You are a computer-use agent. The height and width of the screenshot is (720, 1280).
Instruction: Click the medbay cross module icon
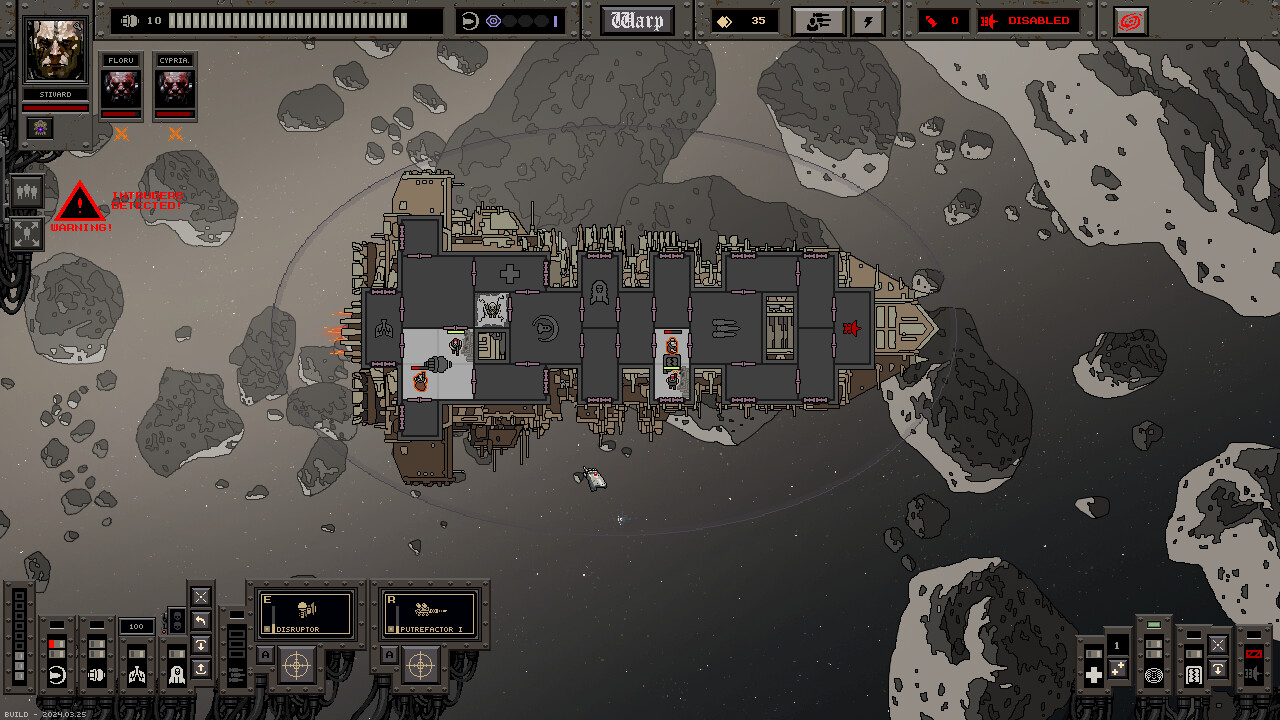(x=1093, y=672)
